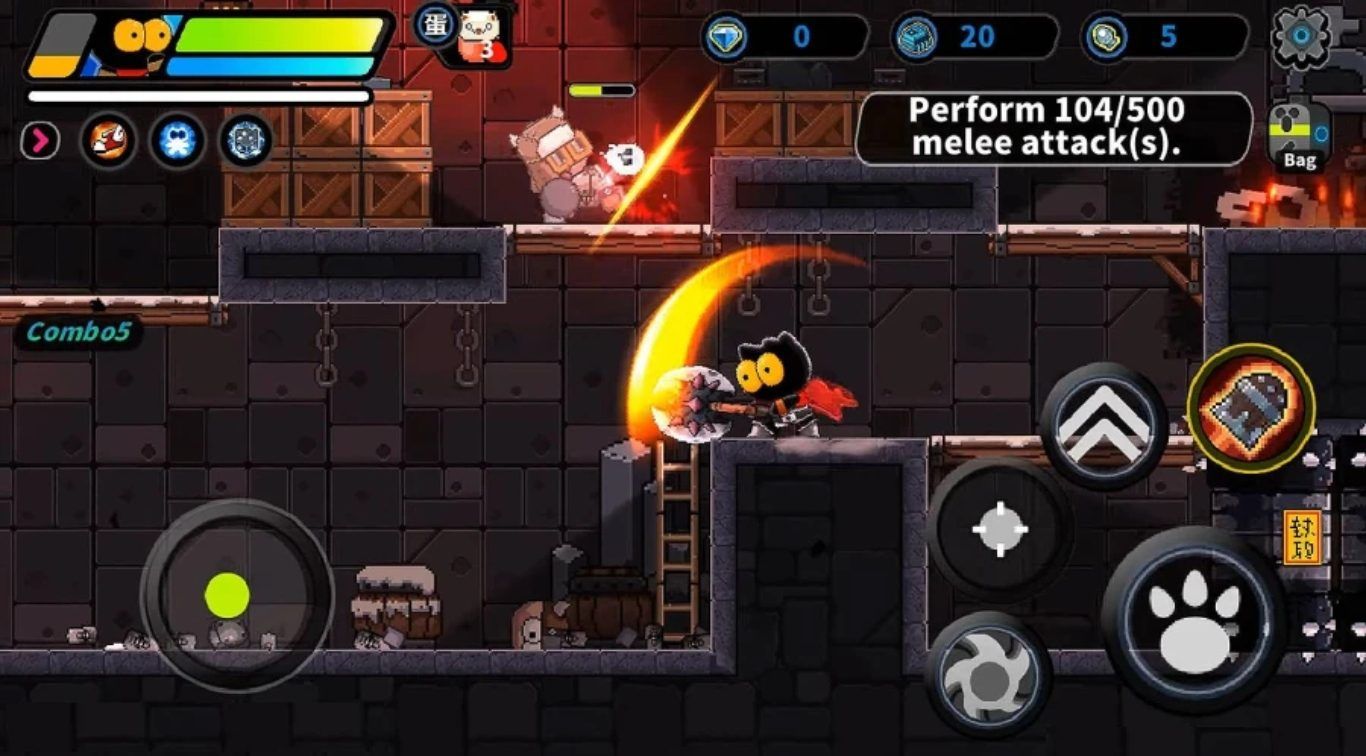Tap the virtual joystick green knob

(x=227, y=596)
